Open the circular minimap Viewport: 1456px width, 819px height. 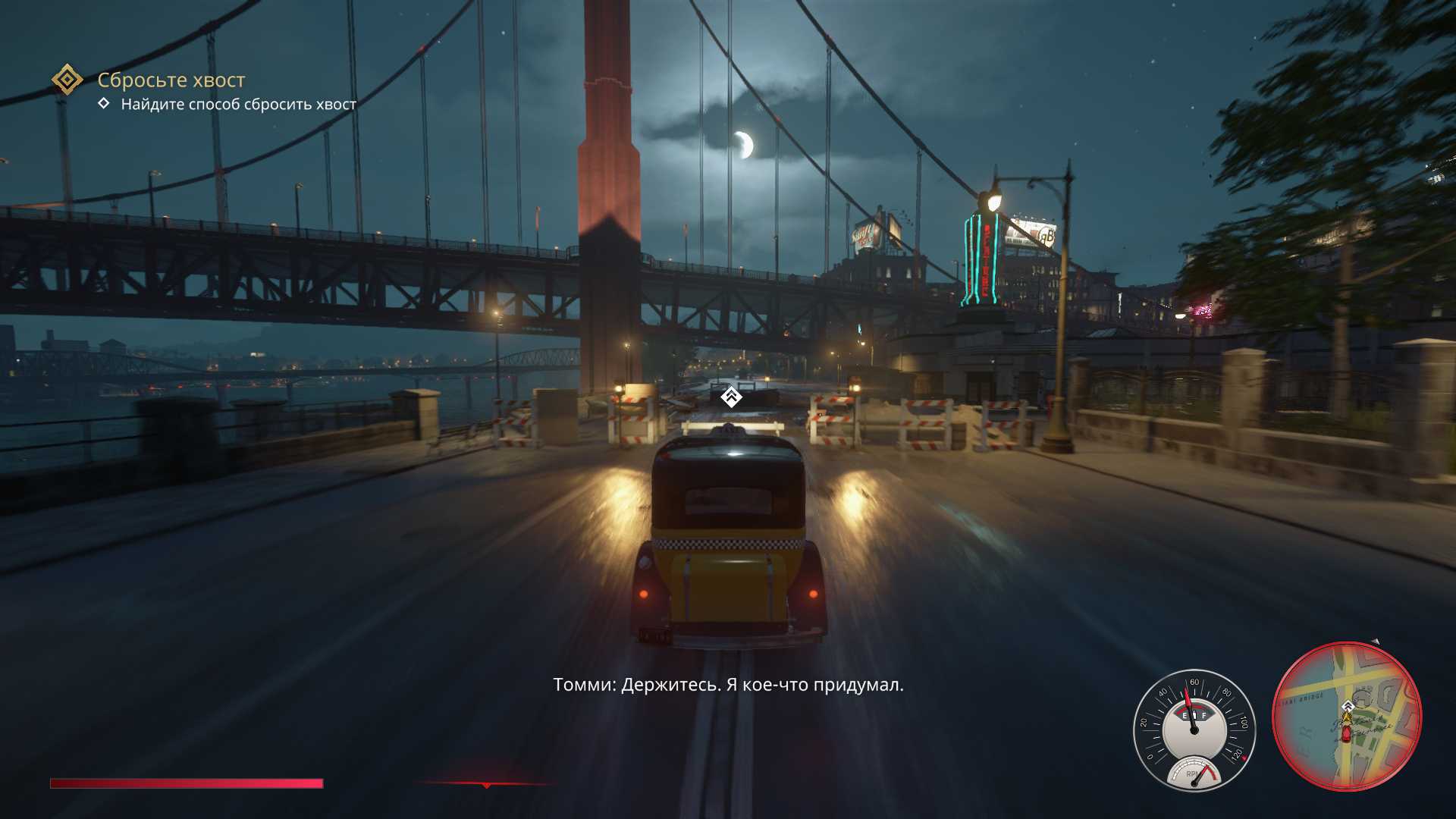(1347, 717)
